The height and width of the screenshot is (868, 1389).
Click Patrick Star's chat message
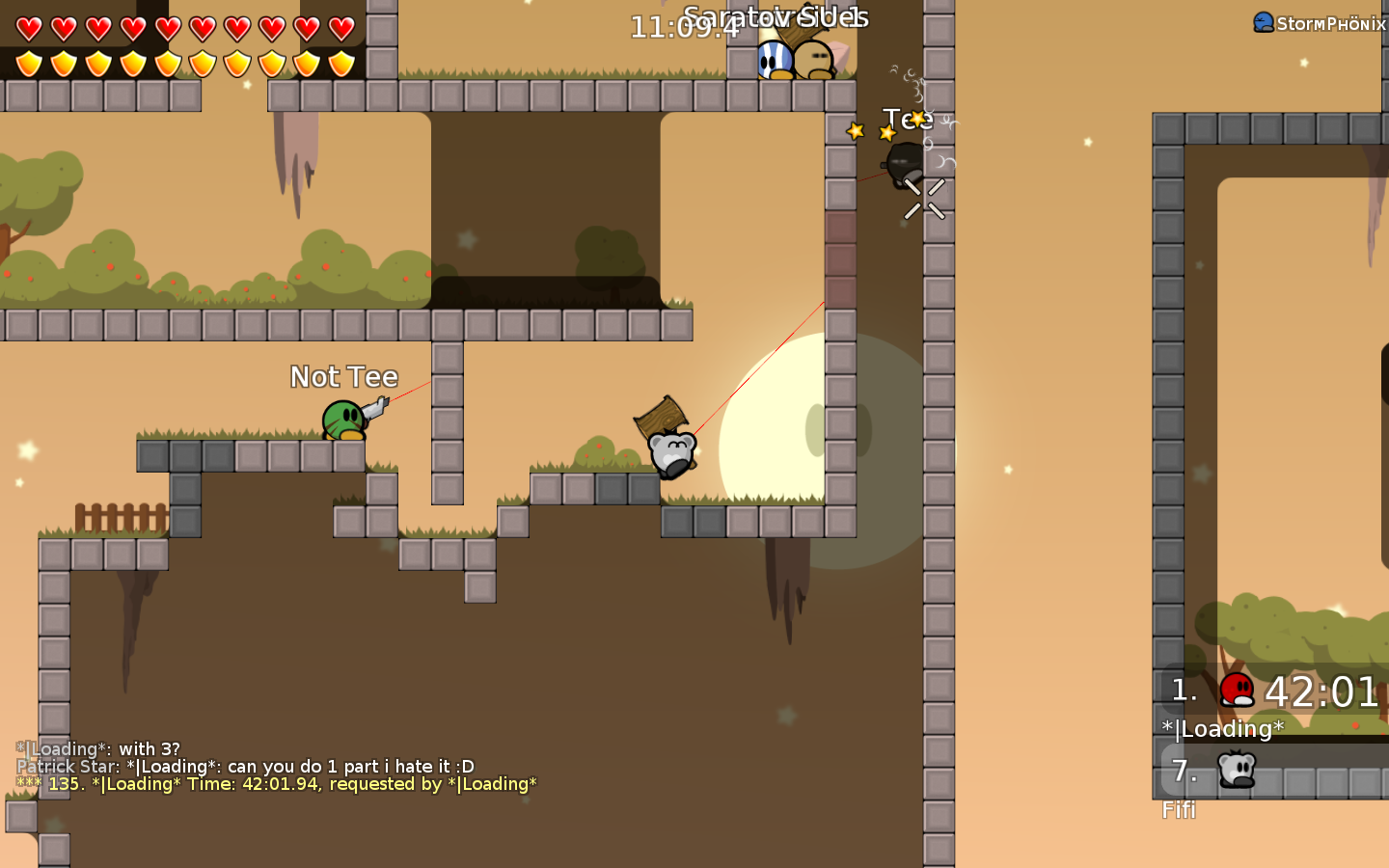pos(244,766)
